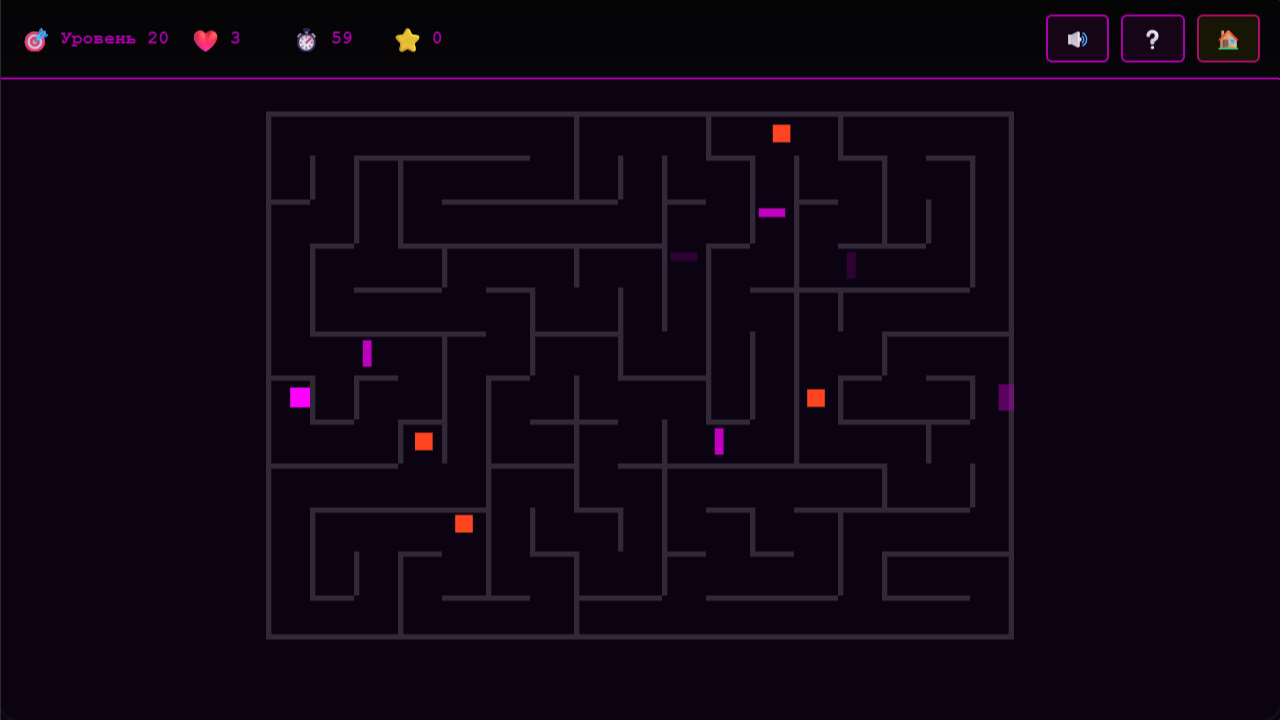Open the help dialog with the question mark
Screen dimensions: 1280x720
click(1153, 38)
